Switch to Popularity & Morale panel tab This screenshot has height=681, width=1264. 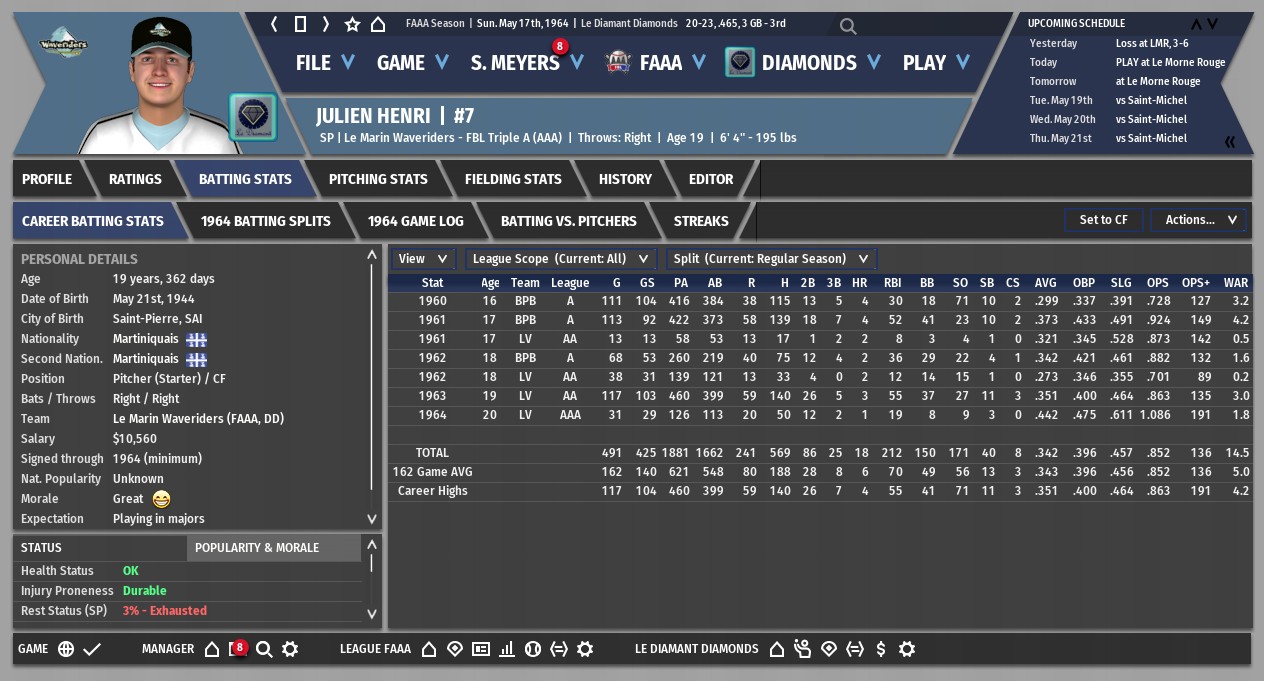[257, 548]
